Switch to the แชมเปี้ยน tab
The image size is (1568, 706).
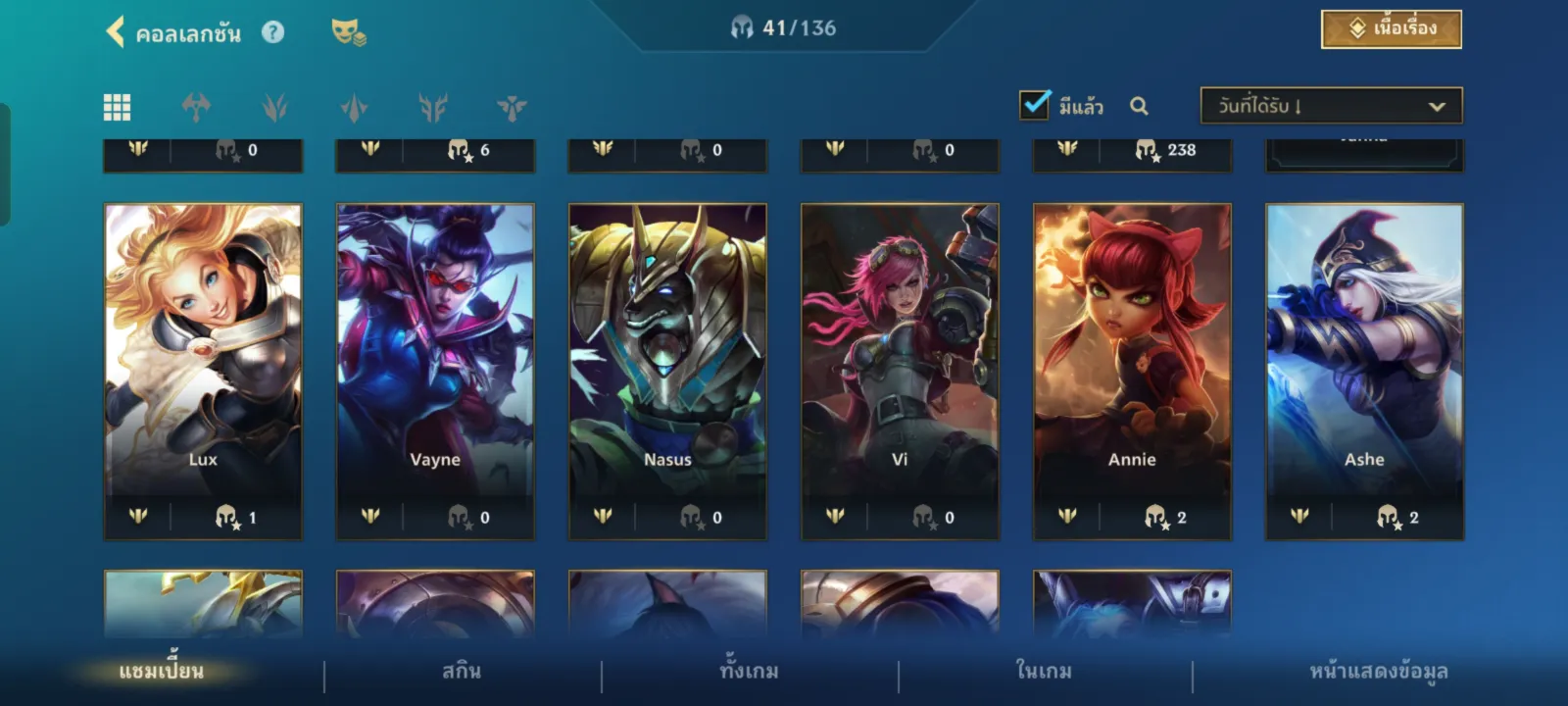pyautogui.click(x=162, y=672)
